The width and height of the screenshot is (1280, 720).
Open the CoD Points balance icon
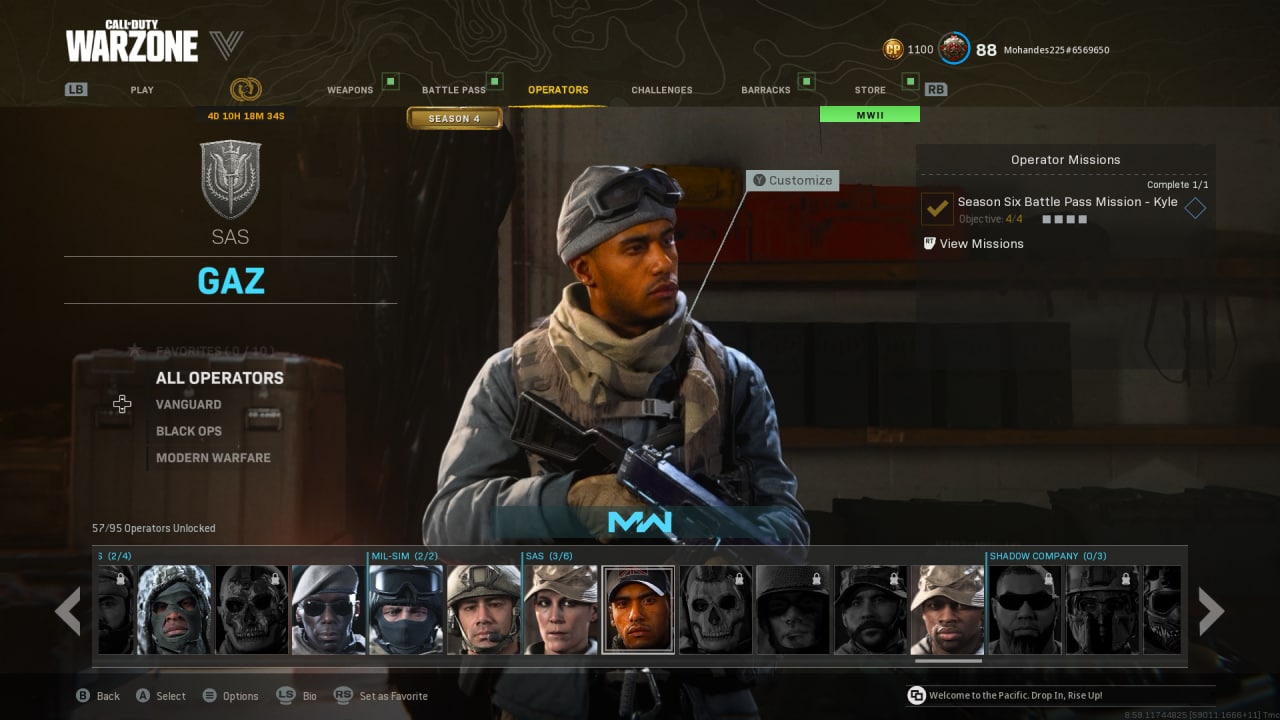coord(892,47)
